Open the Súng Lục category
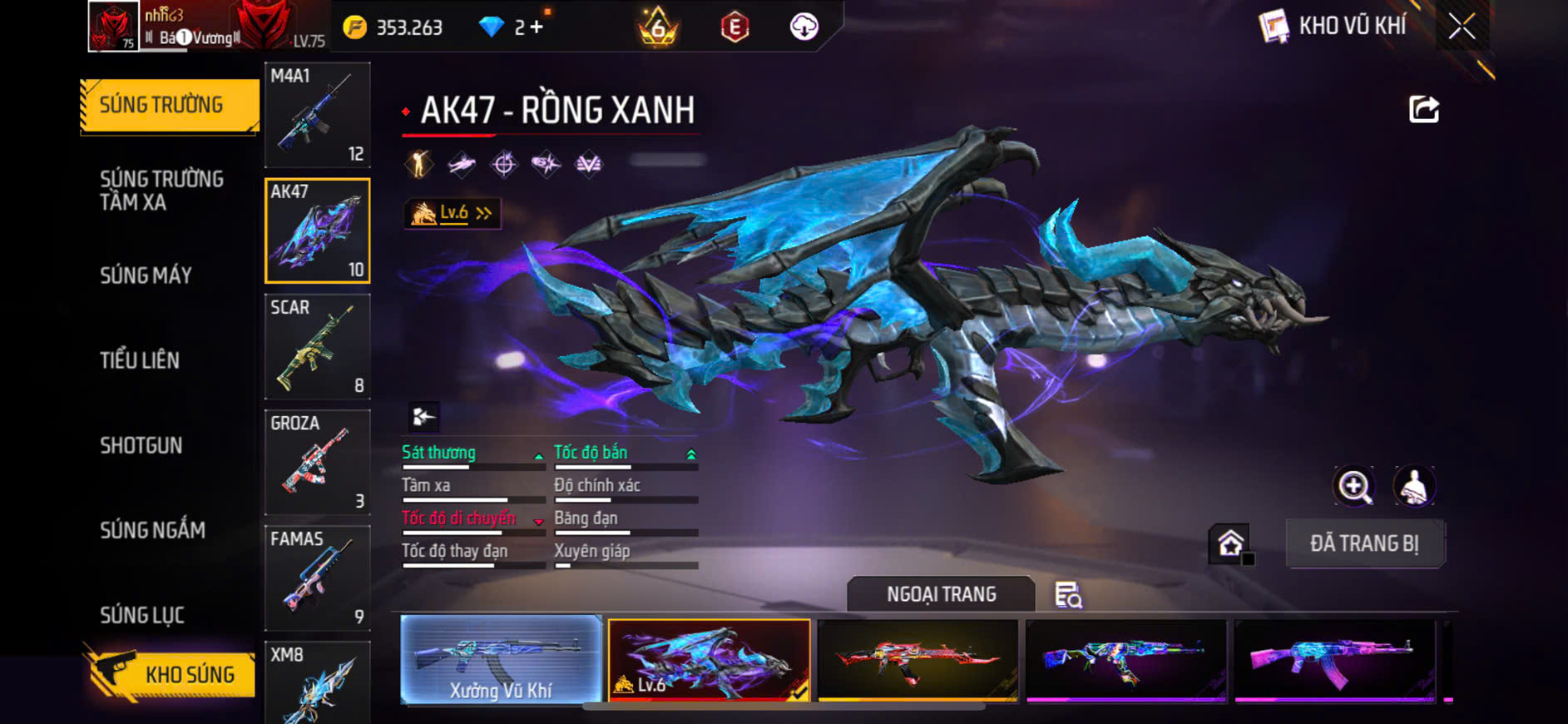 (142, 615)
